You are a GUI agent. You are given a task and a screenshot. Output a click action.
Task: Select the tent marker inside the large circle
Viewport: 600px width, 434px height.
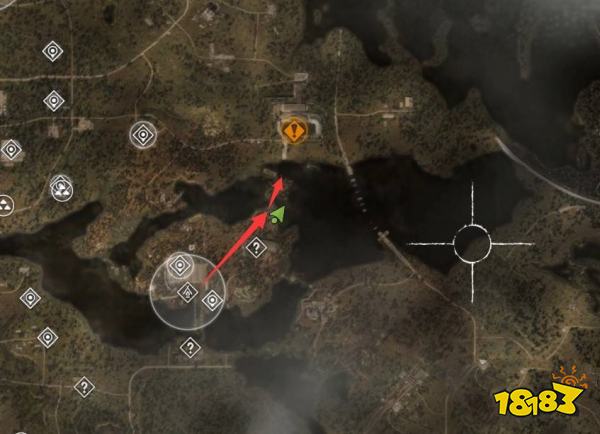[x=186, y=292]
